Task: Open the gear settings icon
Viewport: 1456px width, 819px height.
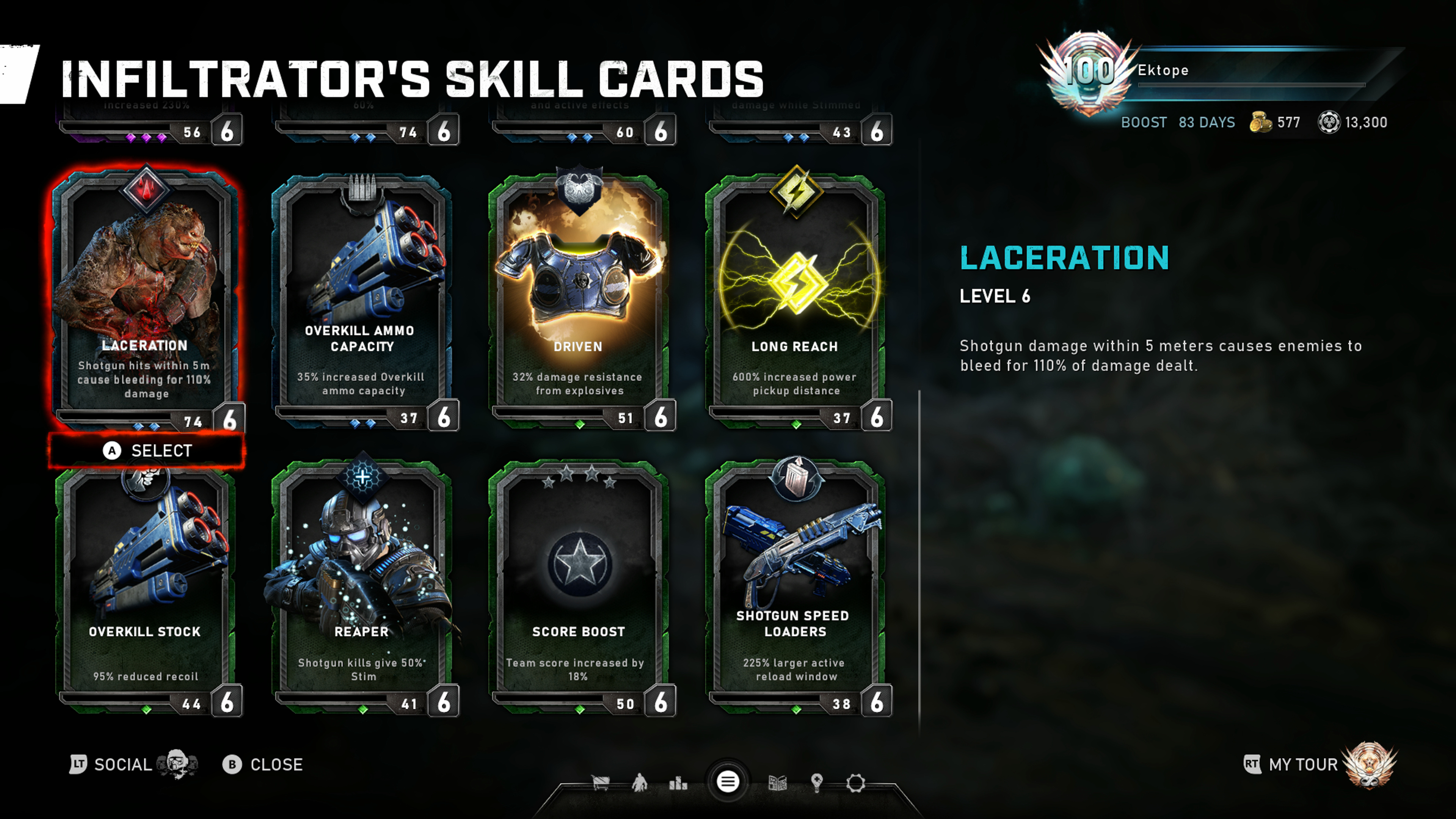Action: [856, 783]
